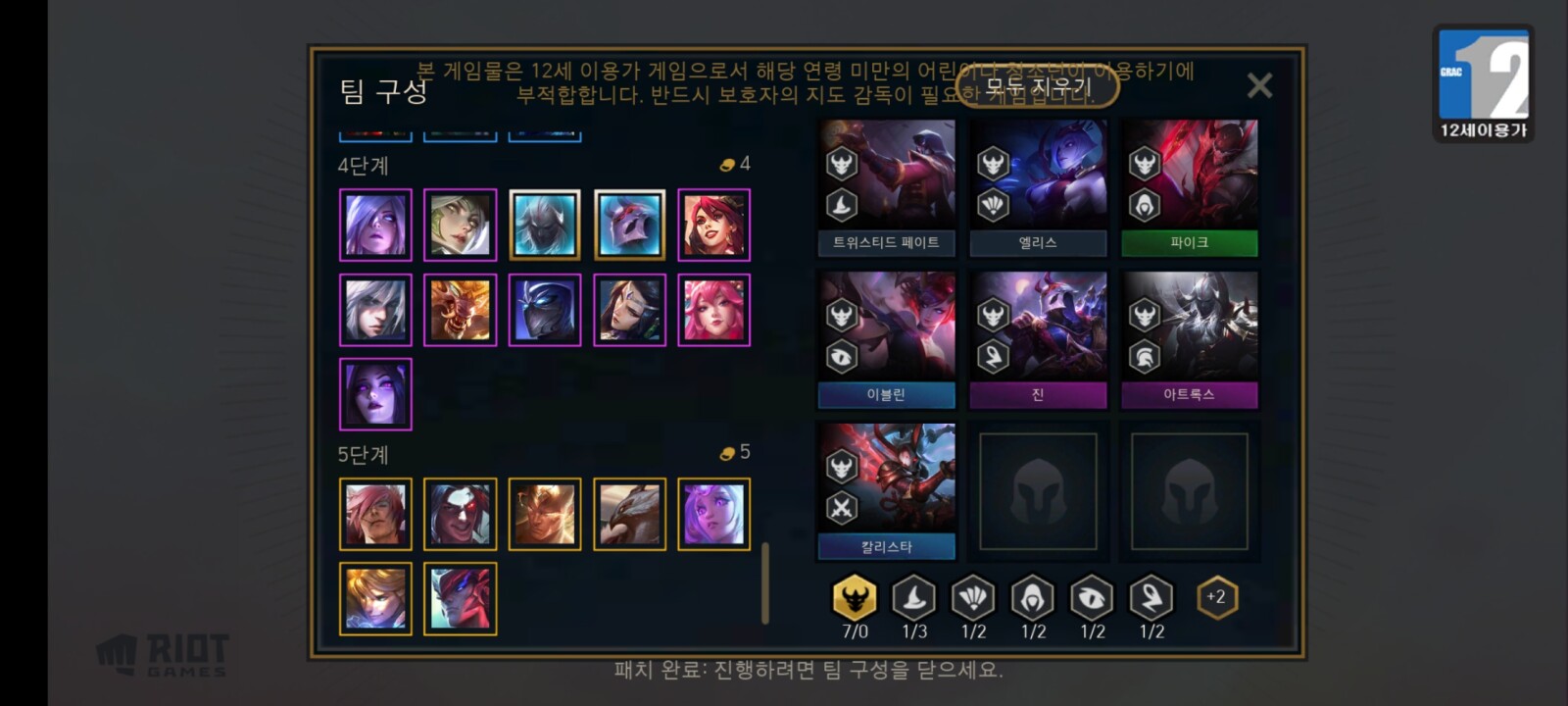Toggle 칼리스타 champion selection

tap(885, 485)
